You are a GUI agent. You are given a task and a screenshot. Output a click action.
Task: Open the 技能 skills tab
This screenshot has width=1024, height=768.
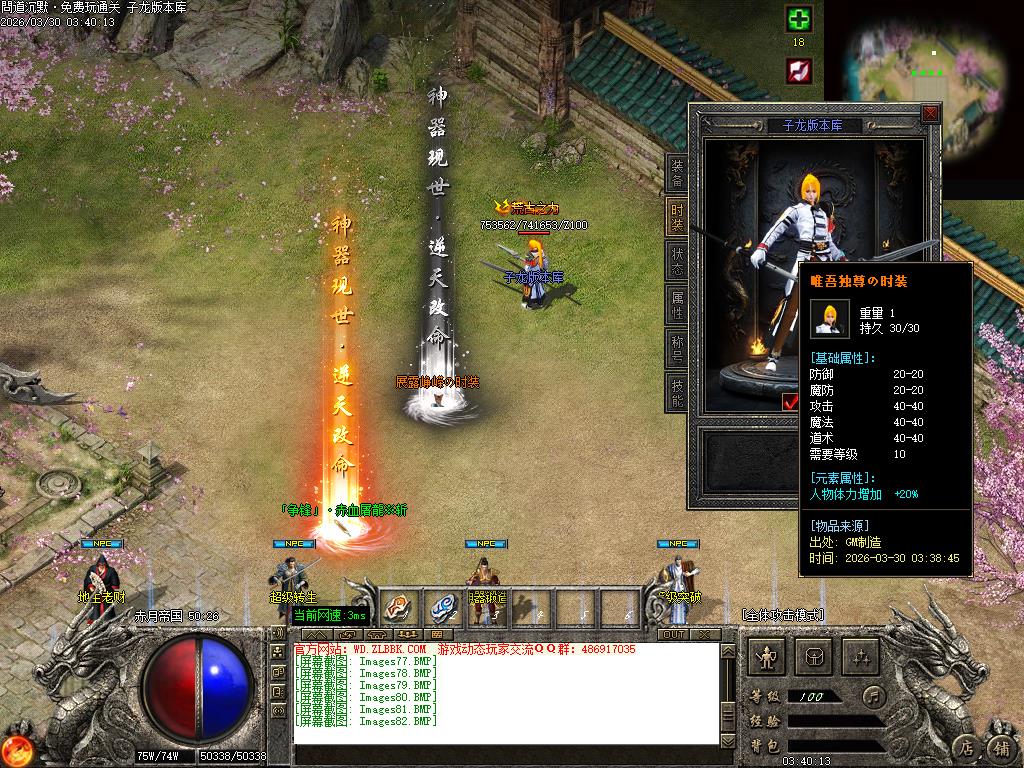[677, 392]
